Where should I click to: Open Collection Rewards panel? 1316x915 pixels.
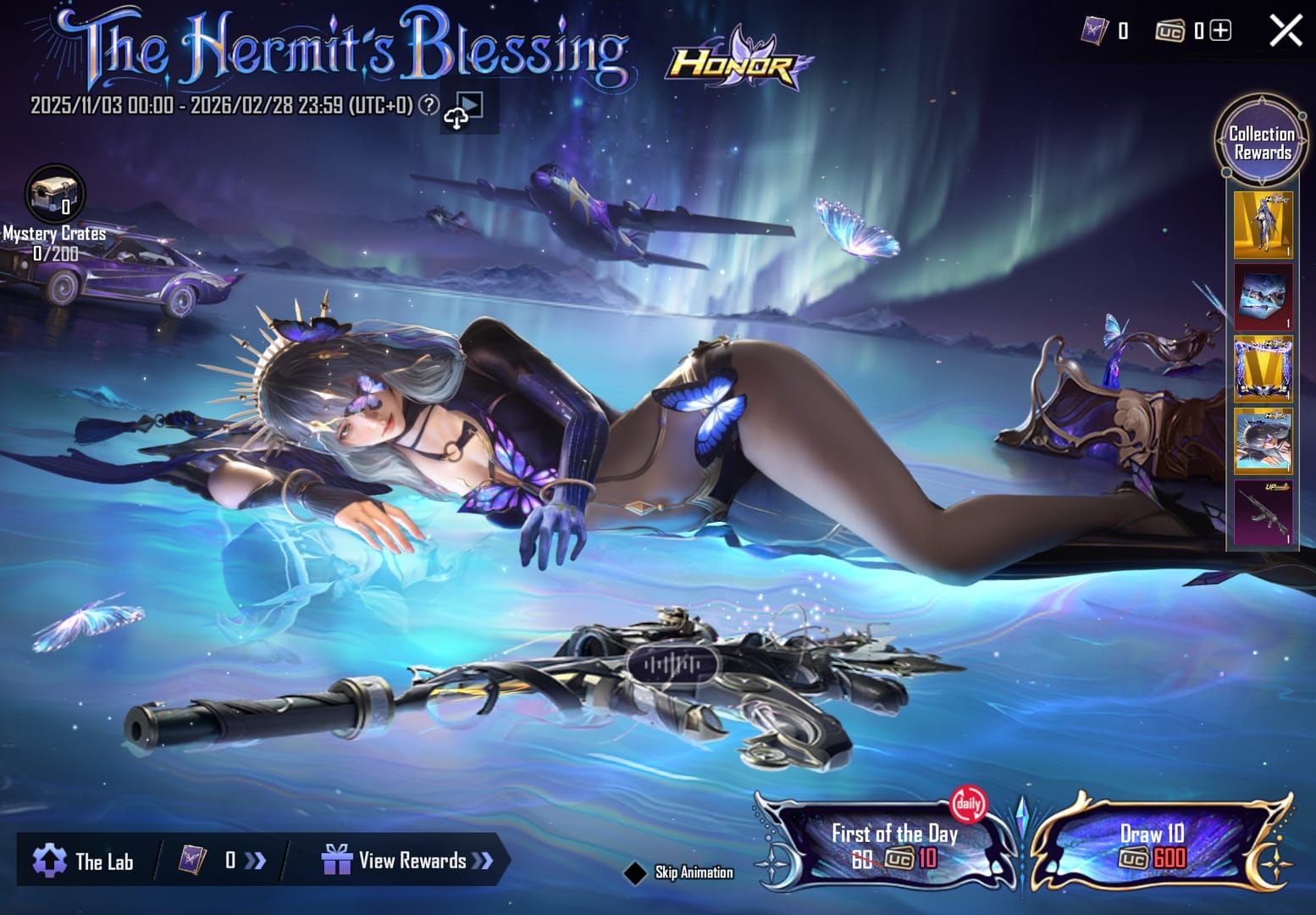tap(1261, 141)
